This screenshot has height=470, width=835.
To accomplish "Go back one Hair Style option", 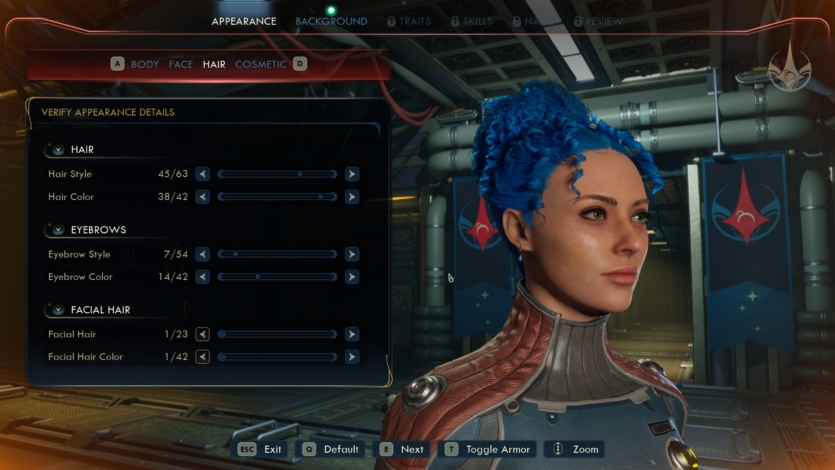I will 203,174.
